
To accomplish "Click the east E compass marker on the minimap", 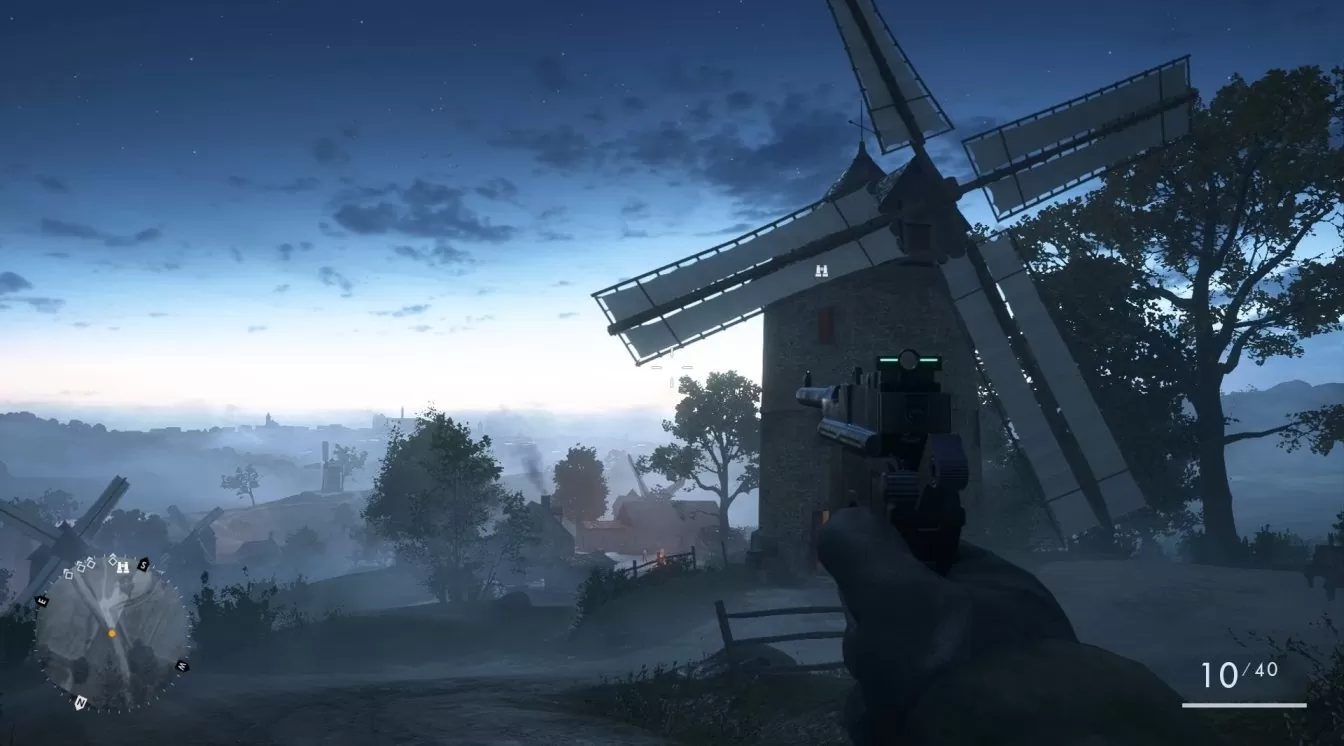I will pyautogui.click(x=43, y=600).
